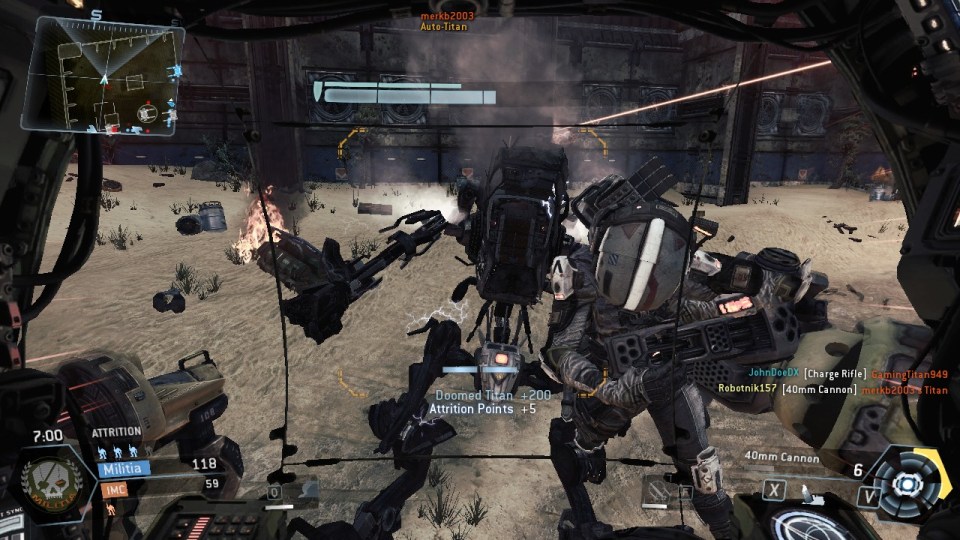This screenshot has width=960, height=540.
Task: Click the blue Militia team label
Action: pos(124,467)
